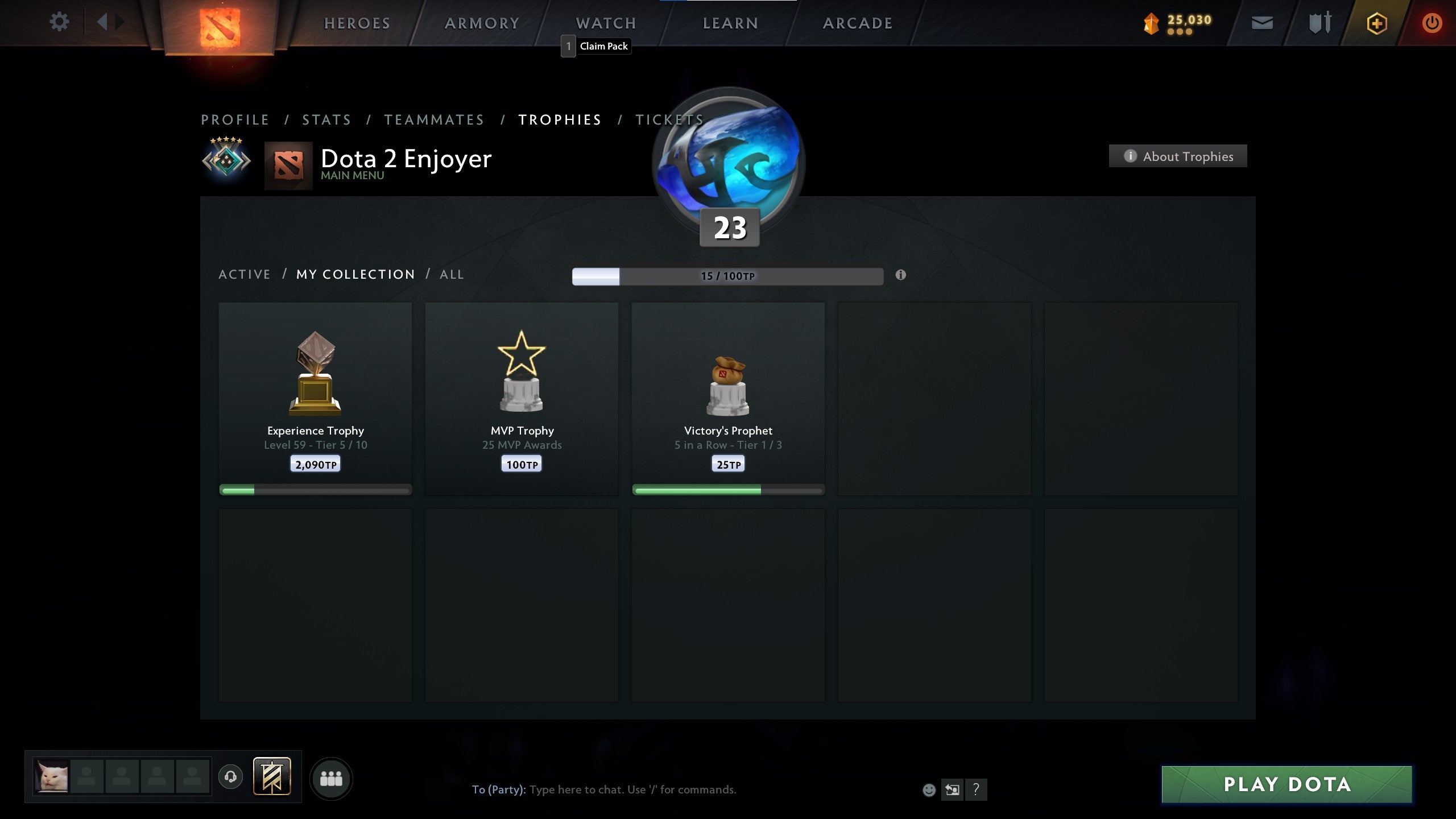Viewport: 1456px width, 819px height.
Task: Click the 15/100TP trophy progress bar
Action: [x=727, y=275]
